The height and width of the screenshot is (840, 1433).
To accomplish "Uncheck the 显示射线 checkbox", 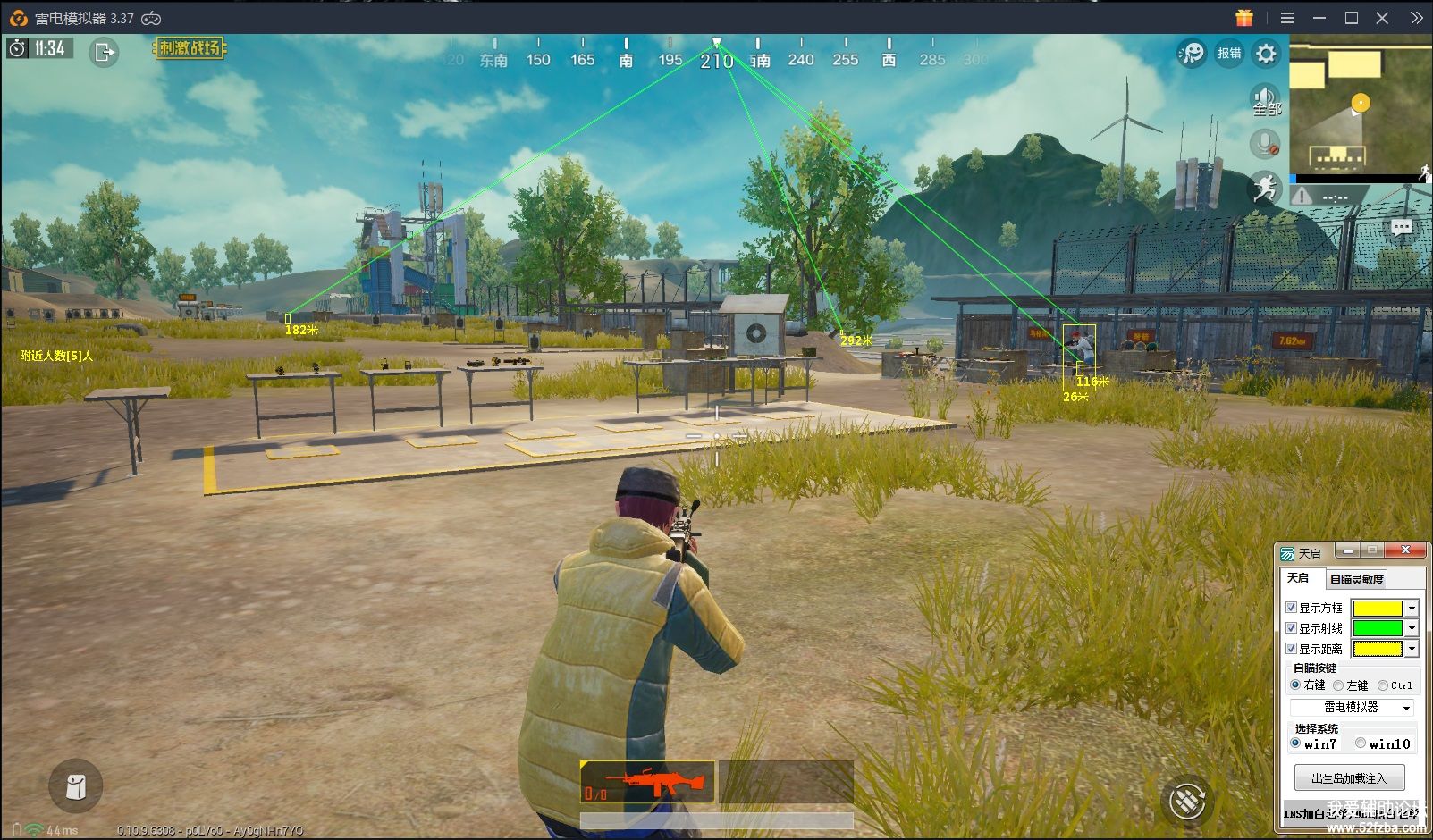I will pos(1291,628).
